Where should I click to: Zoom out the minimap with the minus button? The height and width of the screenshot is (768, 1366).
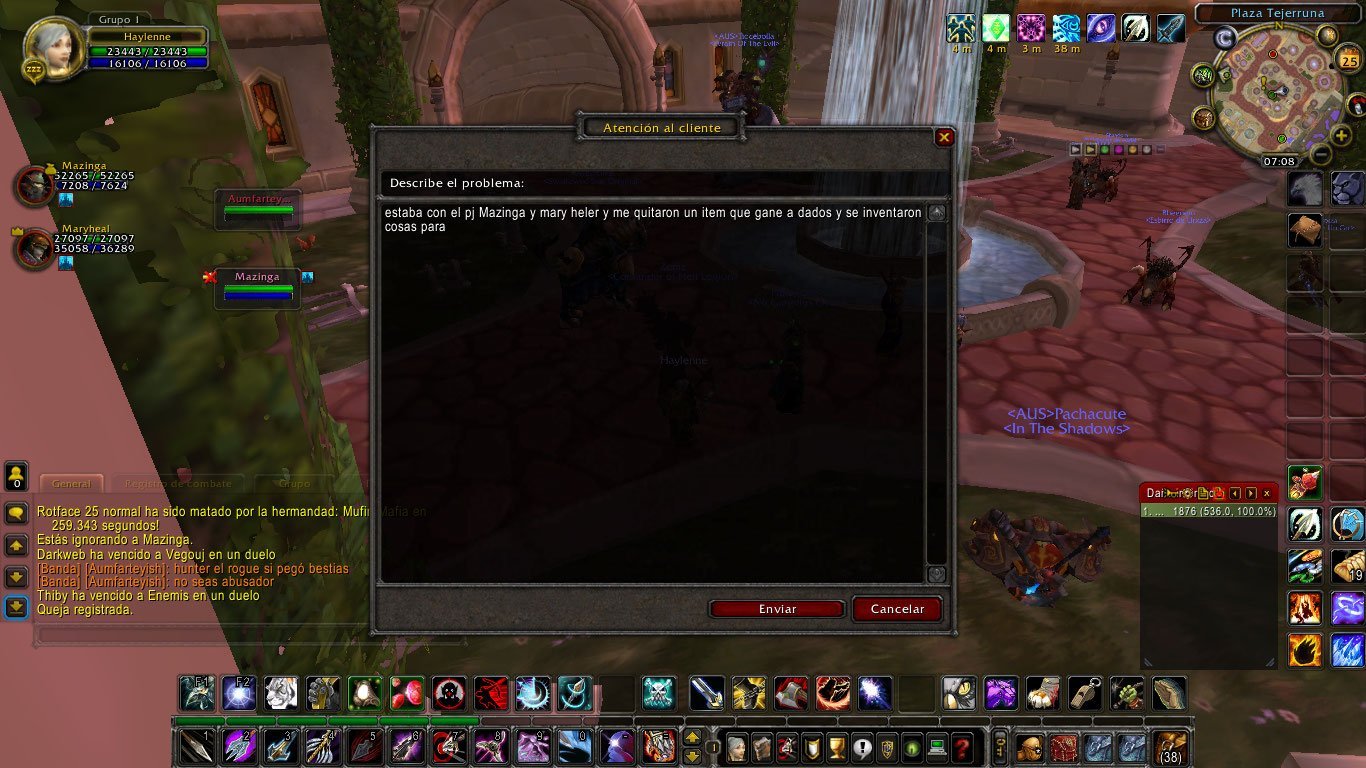point(1321,155)
